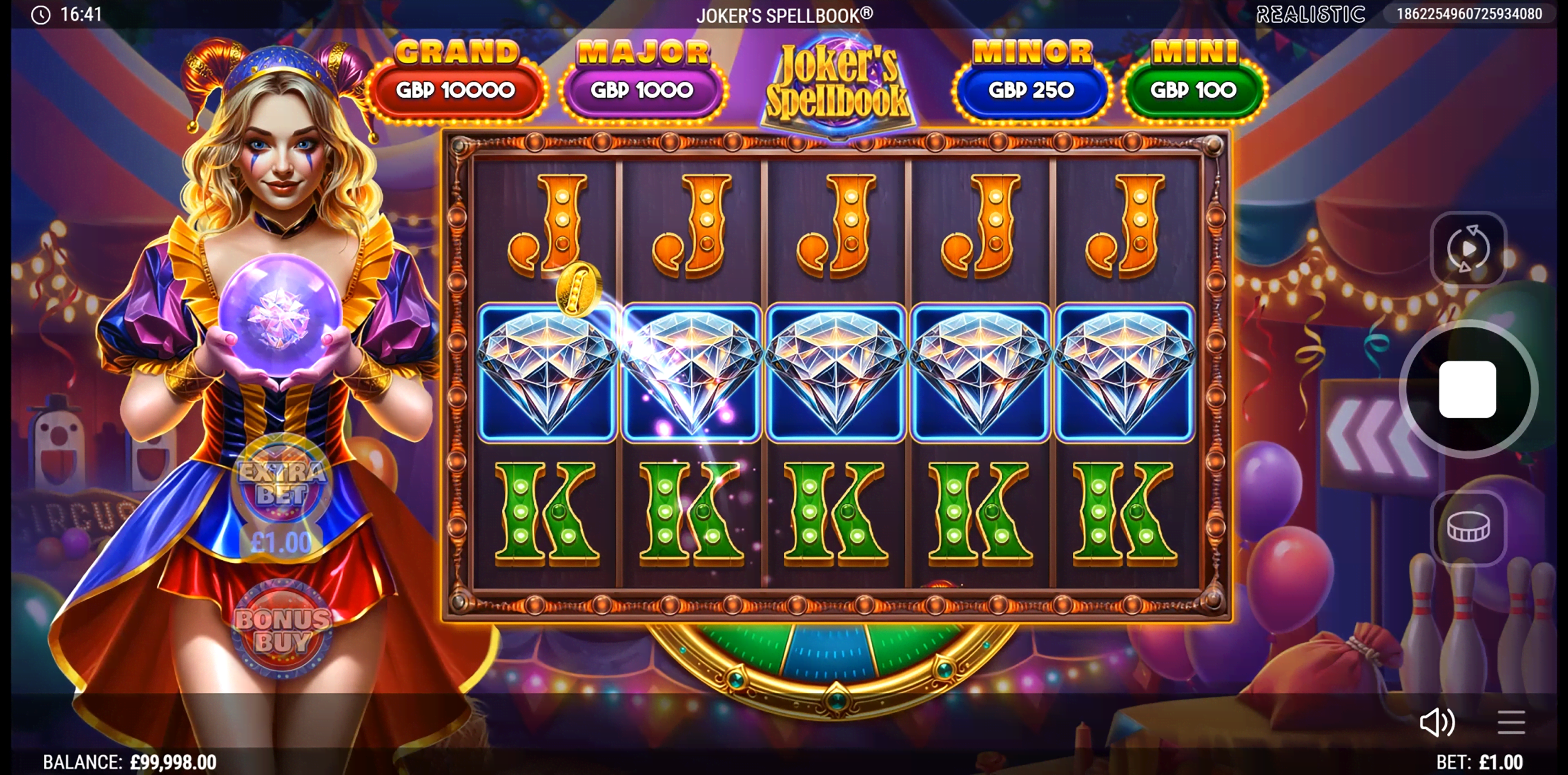
Task: Toggle the sound speaker icon
Action: tap(1437, 723)
